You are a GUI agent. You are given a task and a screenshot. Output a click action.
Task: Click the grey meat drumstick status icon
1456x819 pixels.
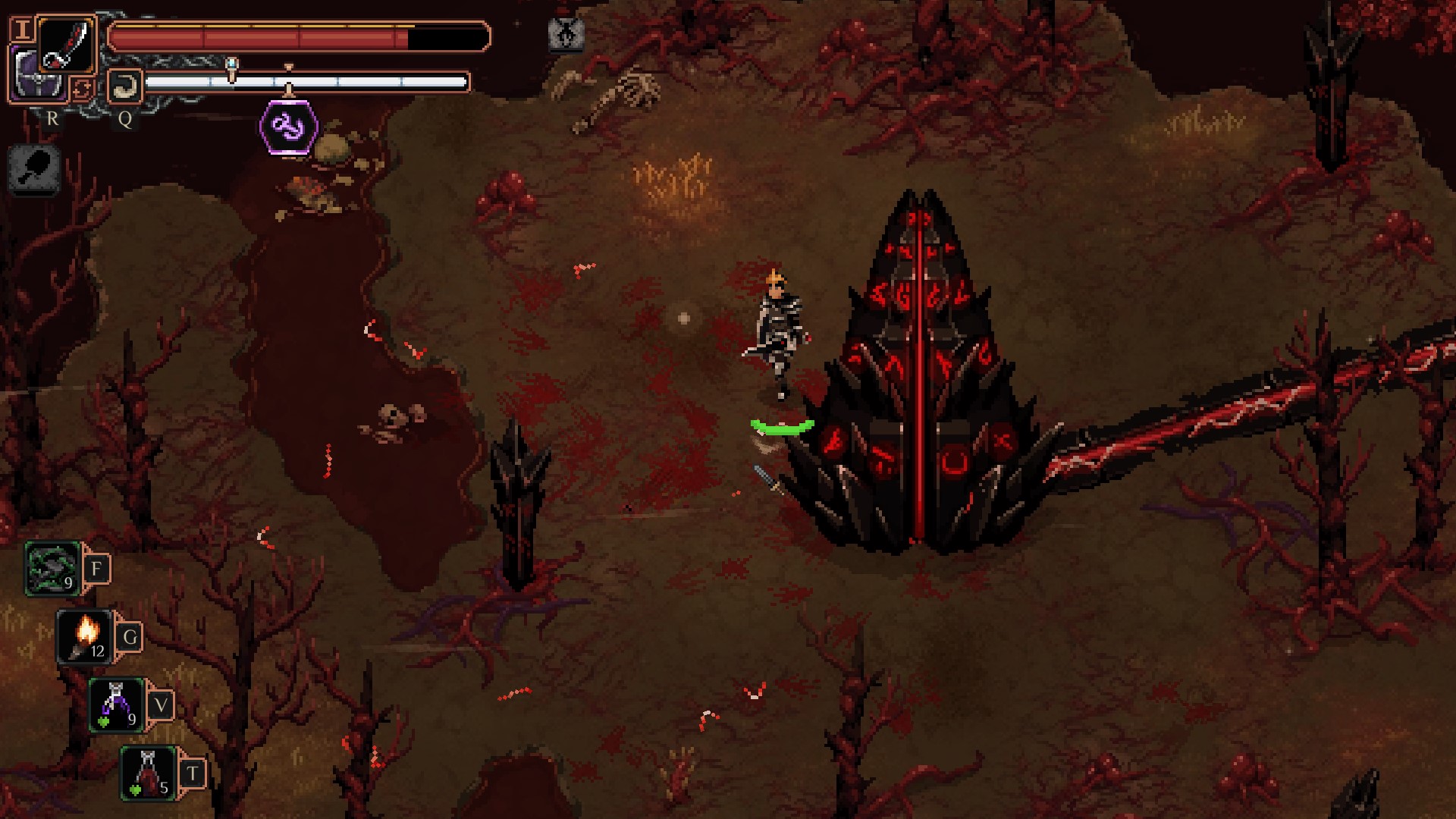pyautogui.click(x=35, y=168)
